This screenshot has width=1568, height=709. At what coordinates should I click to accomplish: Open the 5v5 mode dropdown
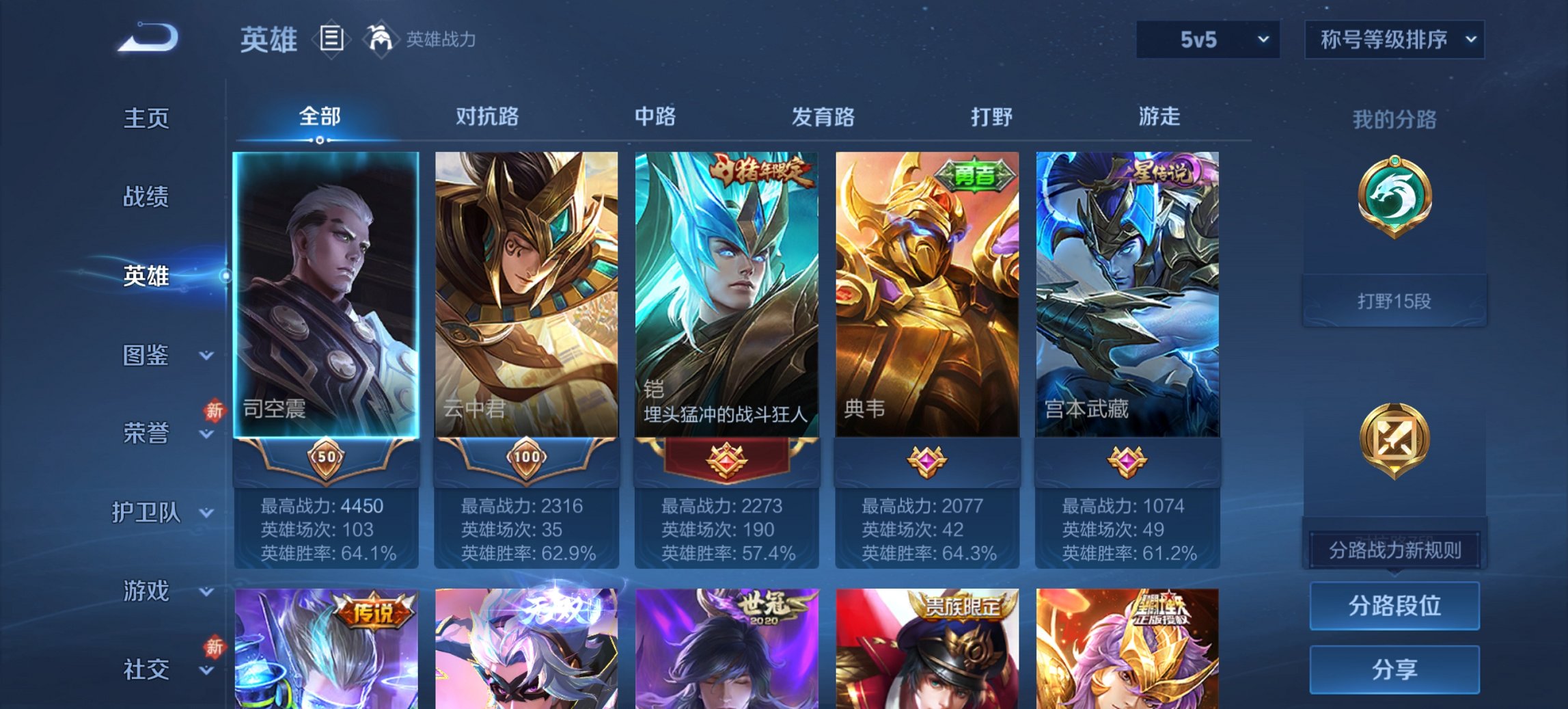point(1207,40)
